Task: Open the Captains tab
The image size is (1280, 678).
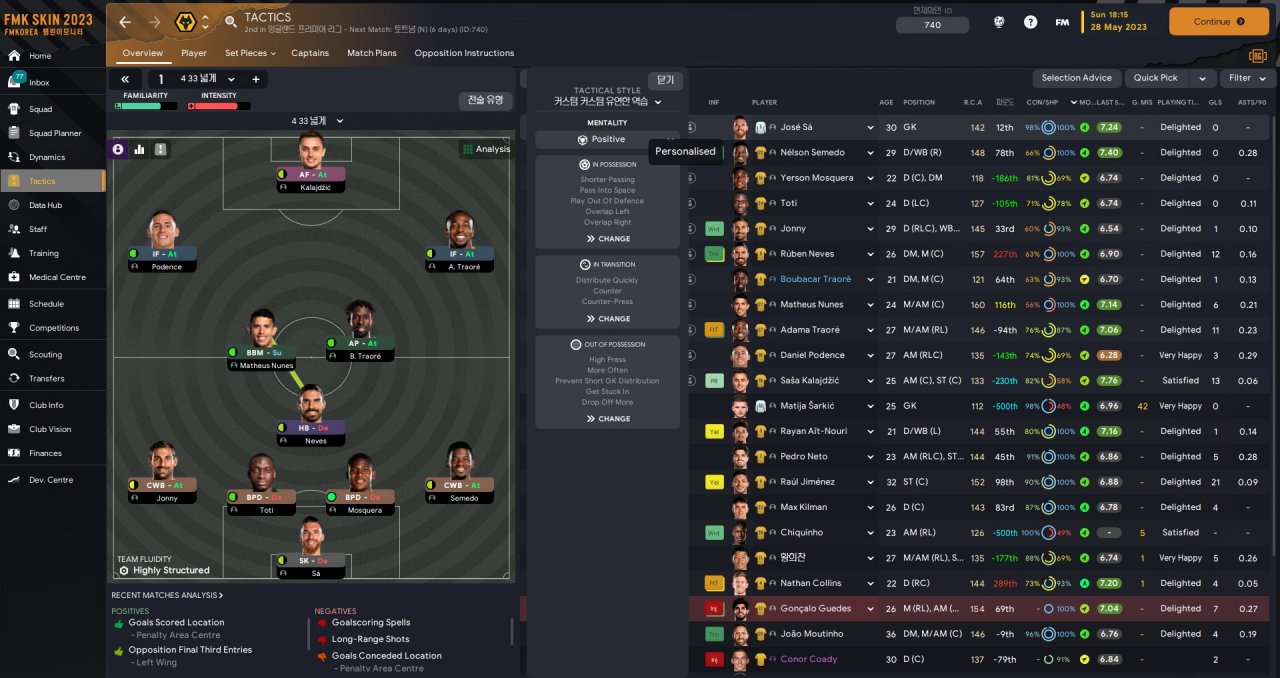Action: point(310,53)
